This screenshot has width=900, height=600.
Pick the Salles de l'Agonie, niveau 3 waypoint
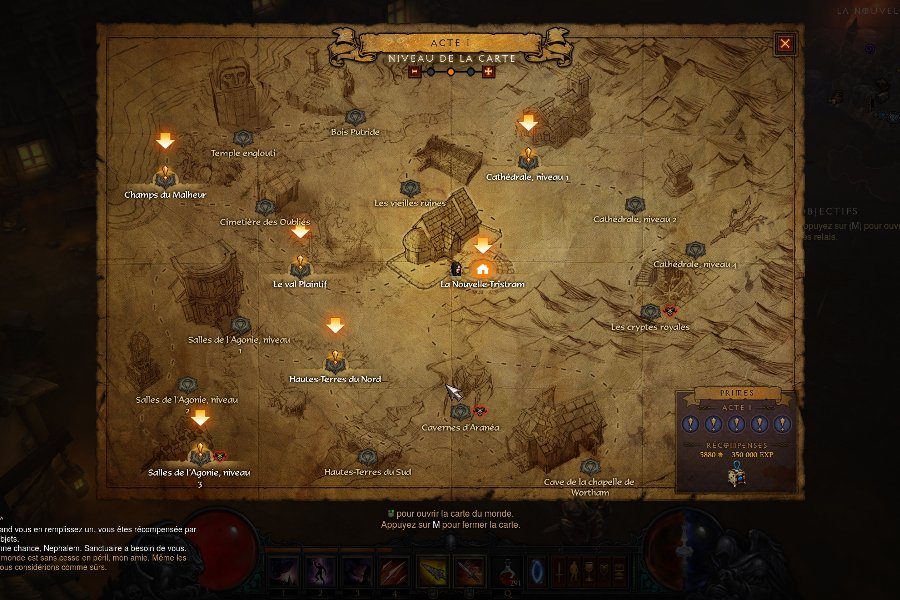click(200, 454)
